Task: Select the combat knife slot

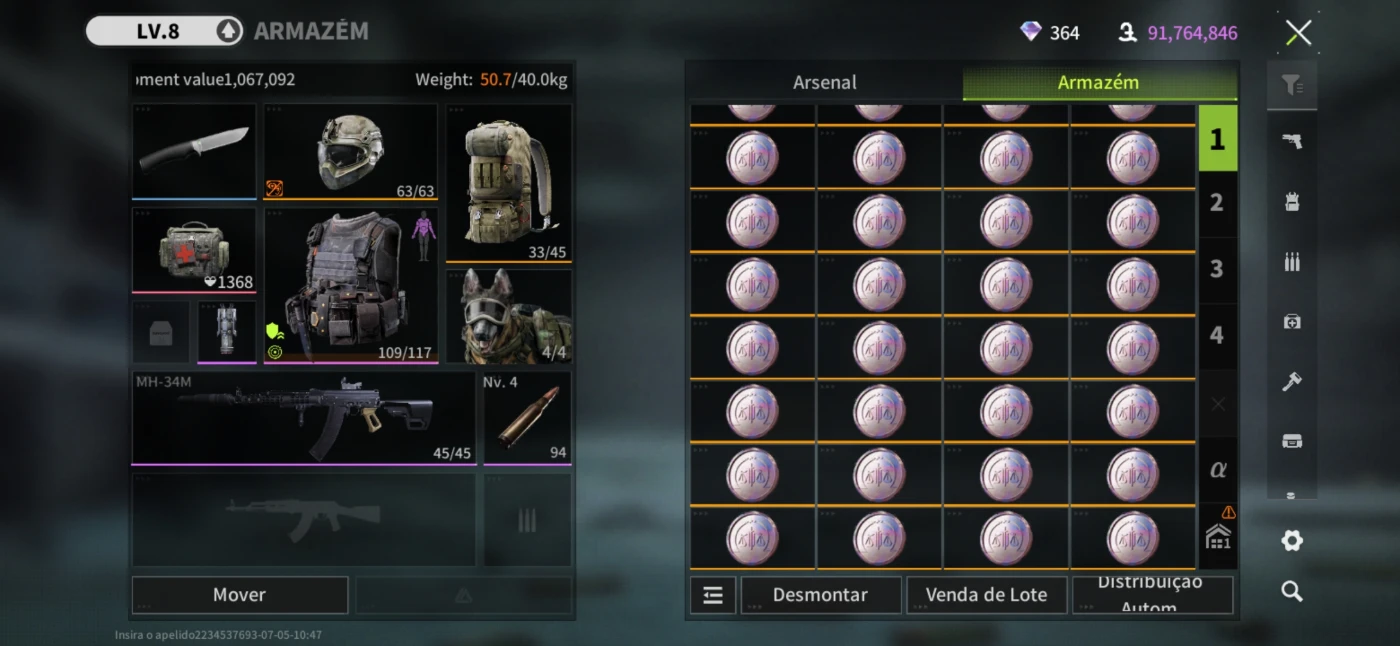Action: coord(194,150)
